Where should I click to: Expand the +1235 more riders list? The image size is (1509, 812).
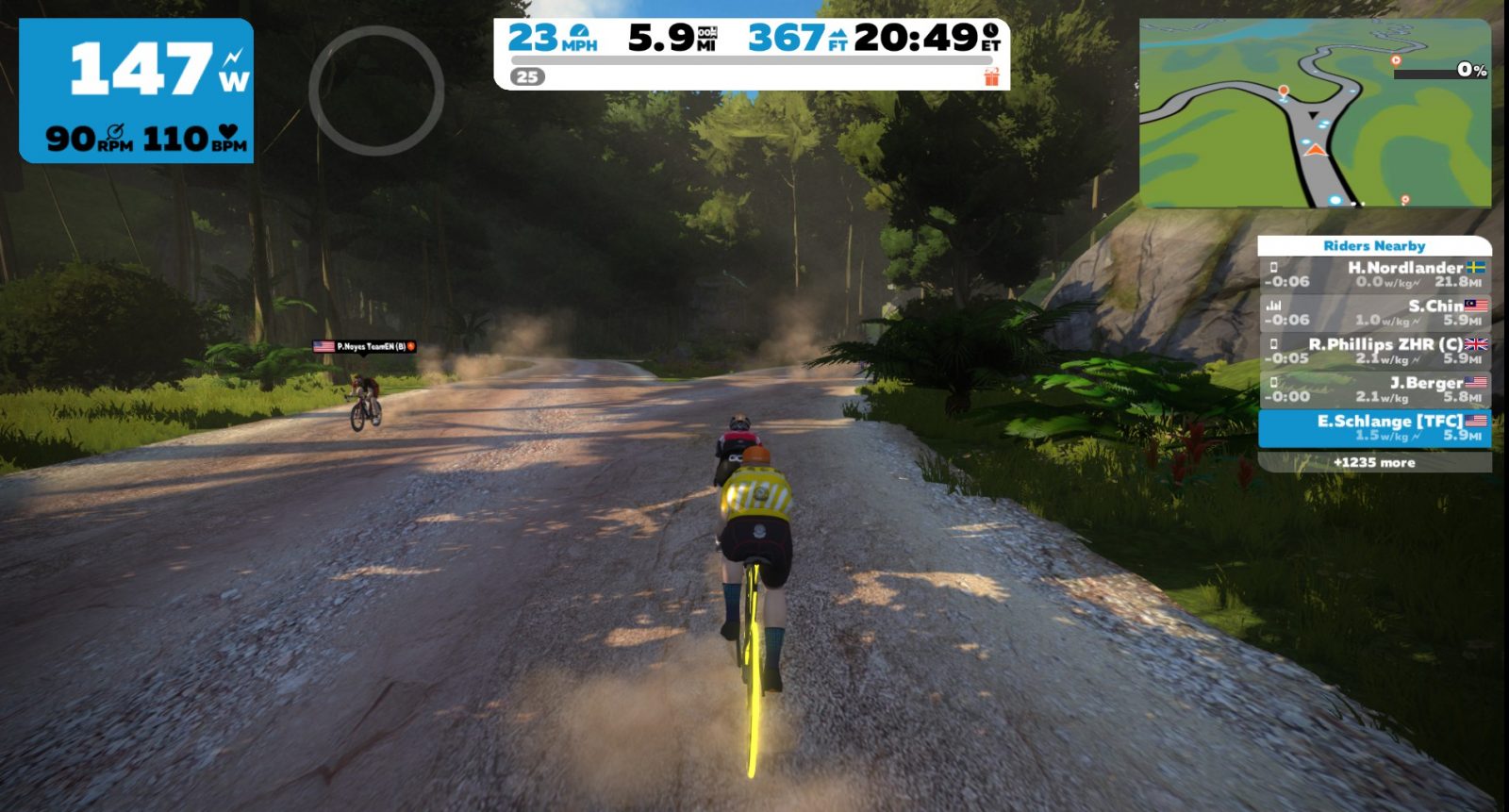[x=1374, y=462]
